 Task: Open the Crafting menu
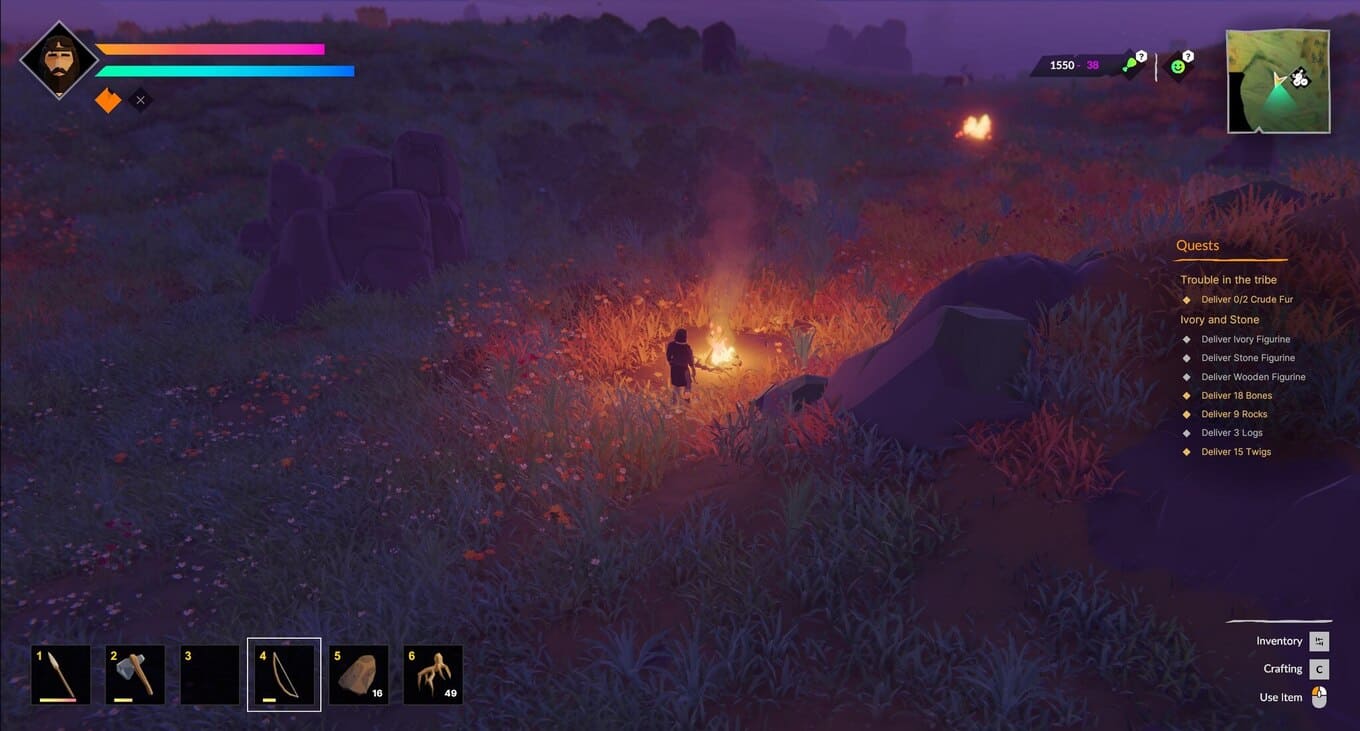click(1283, 669)
